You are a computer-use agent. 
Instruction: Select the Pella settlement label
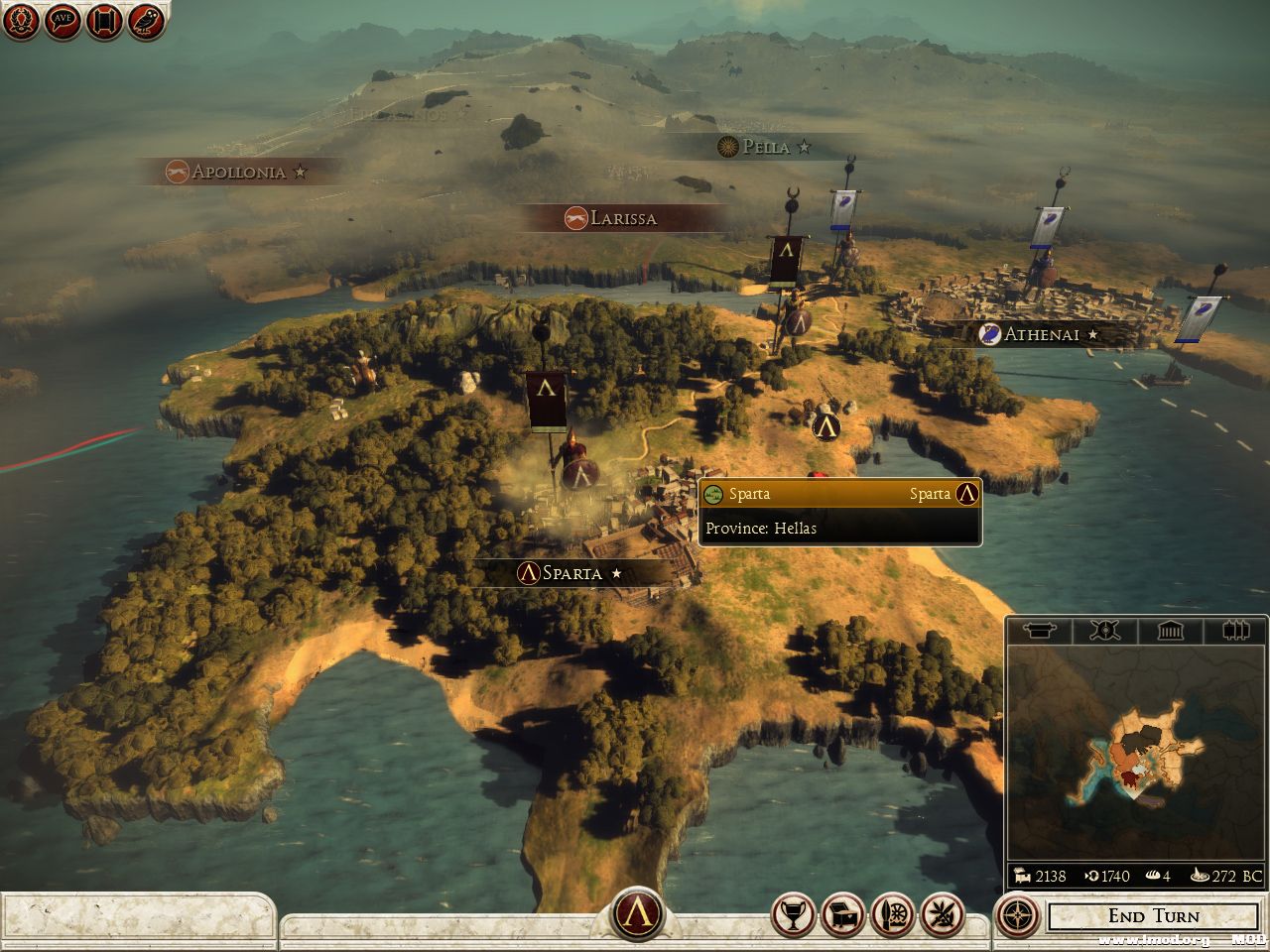[765, 147]
